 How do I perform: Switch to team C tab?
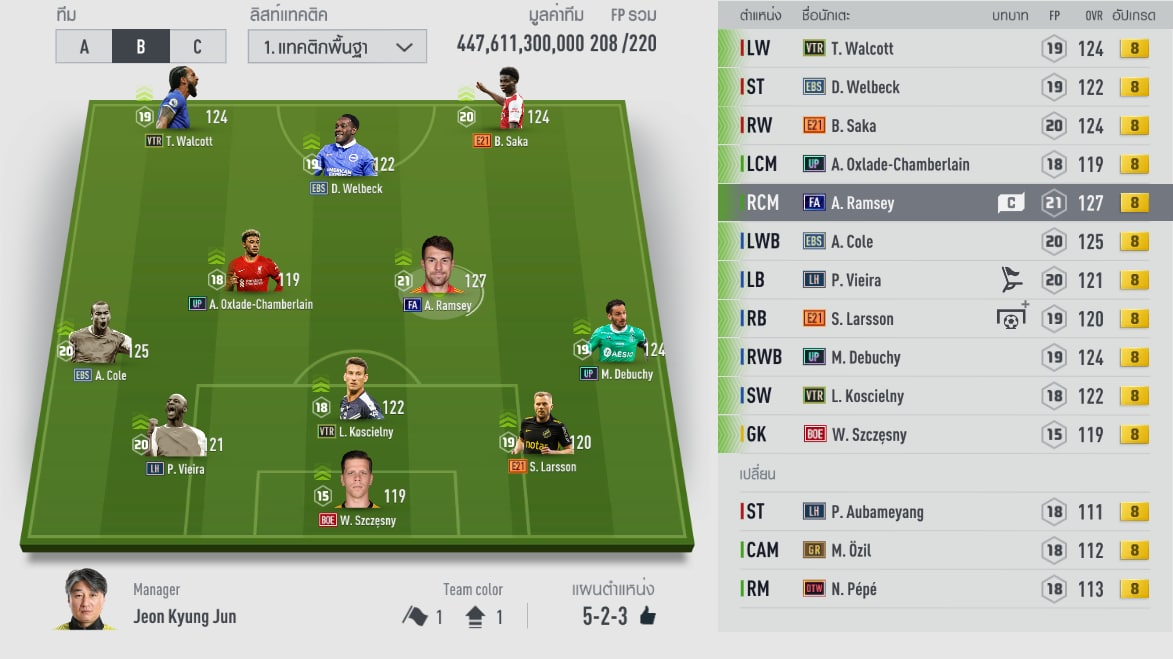[x=197, y=47]
